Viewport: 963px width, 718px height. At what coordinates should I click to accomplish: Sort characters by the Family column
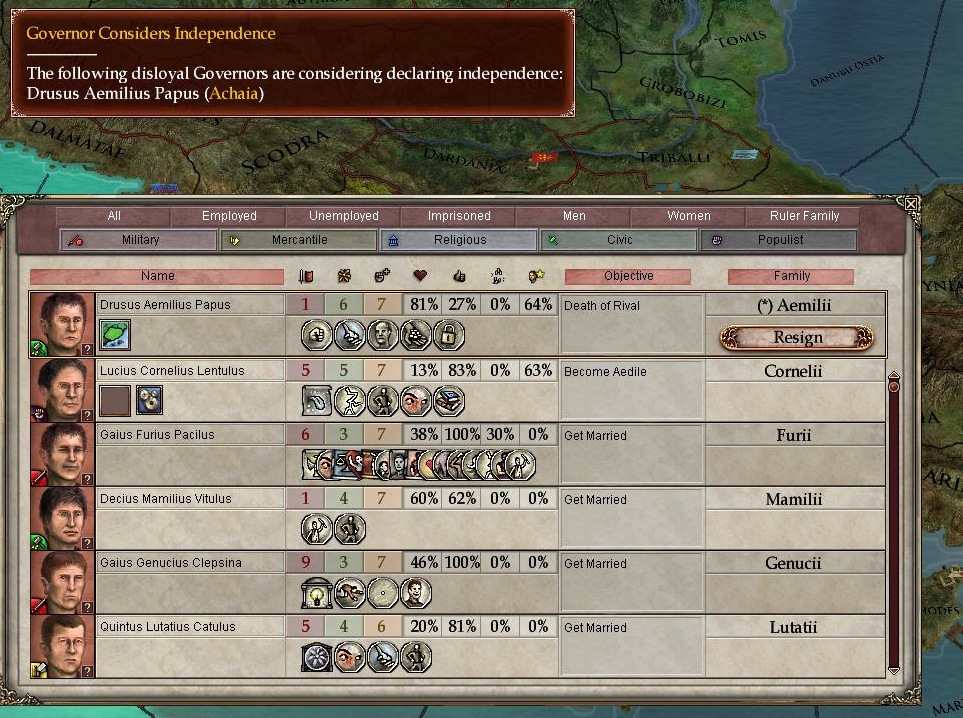click(791, 276)
